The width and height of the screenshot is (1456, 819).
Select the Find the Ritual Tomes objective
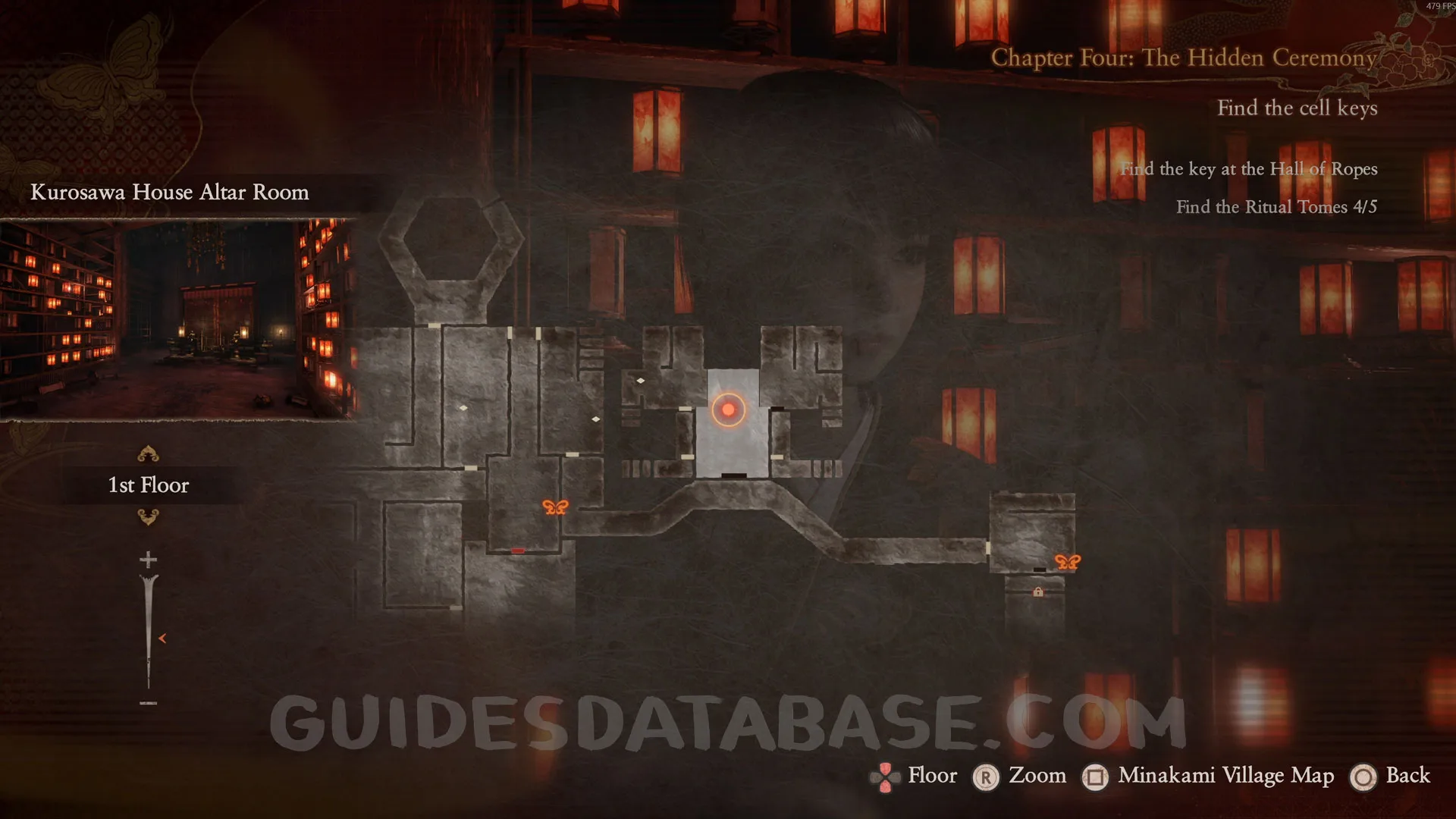[1276, 207]
